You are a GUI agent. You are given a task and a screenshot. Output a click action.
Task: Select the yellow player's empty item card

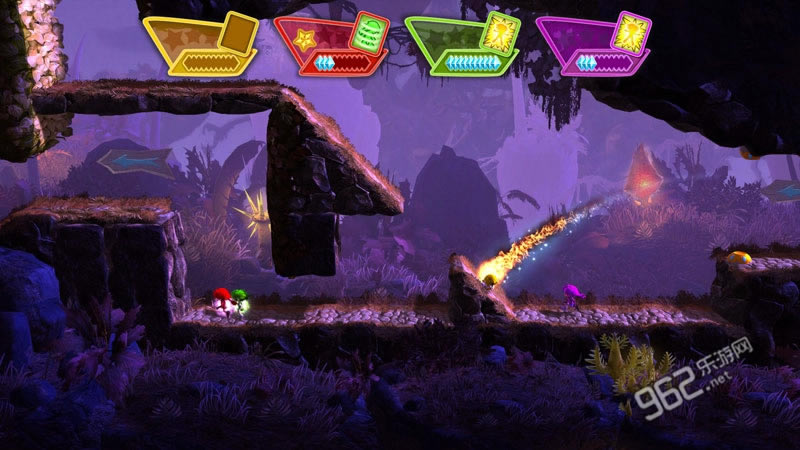(238, 32)
